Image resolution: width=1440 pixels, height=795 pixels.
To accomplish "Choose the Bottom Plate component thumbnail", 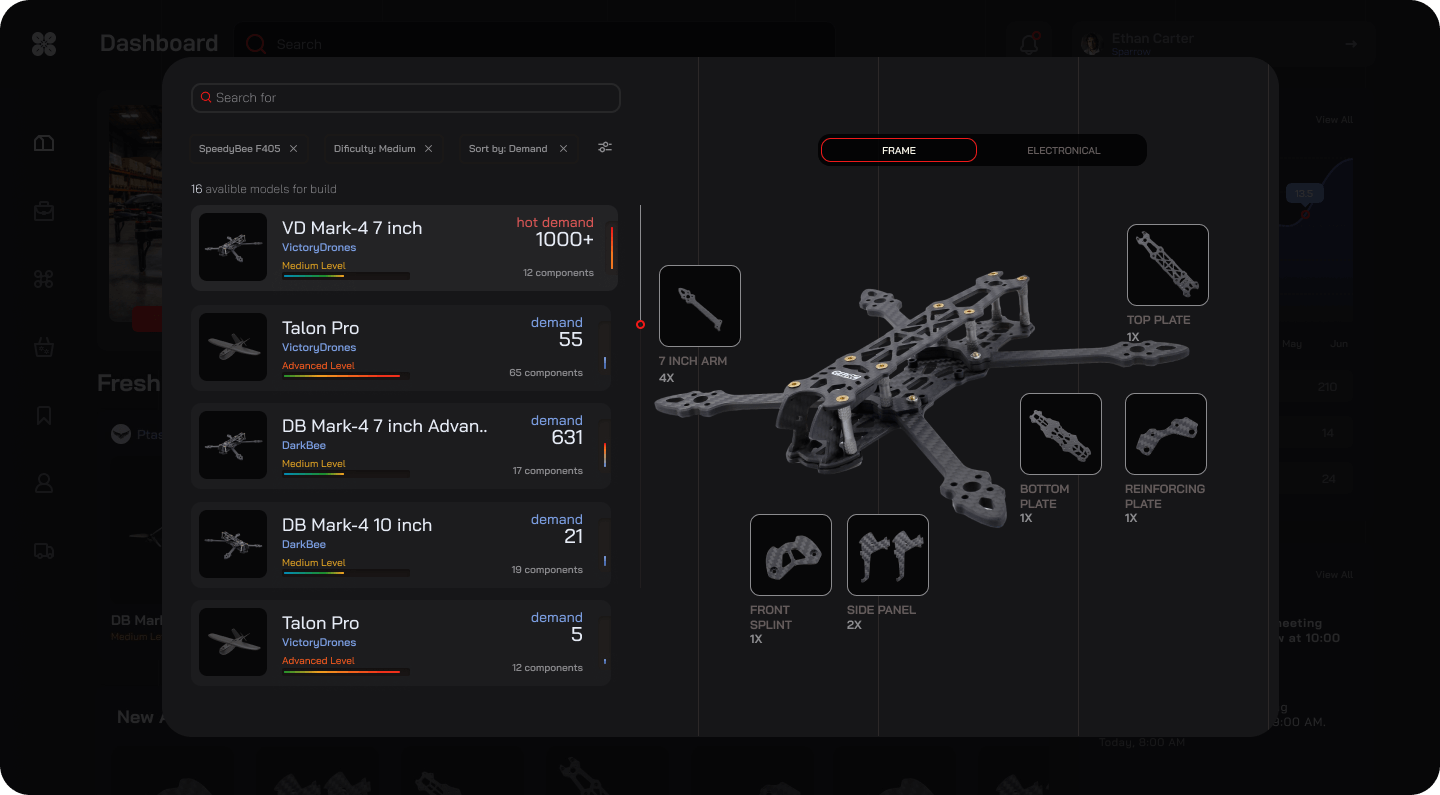I will [1060, 434].
